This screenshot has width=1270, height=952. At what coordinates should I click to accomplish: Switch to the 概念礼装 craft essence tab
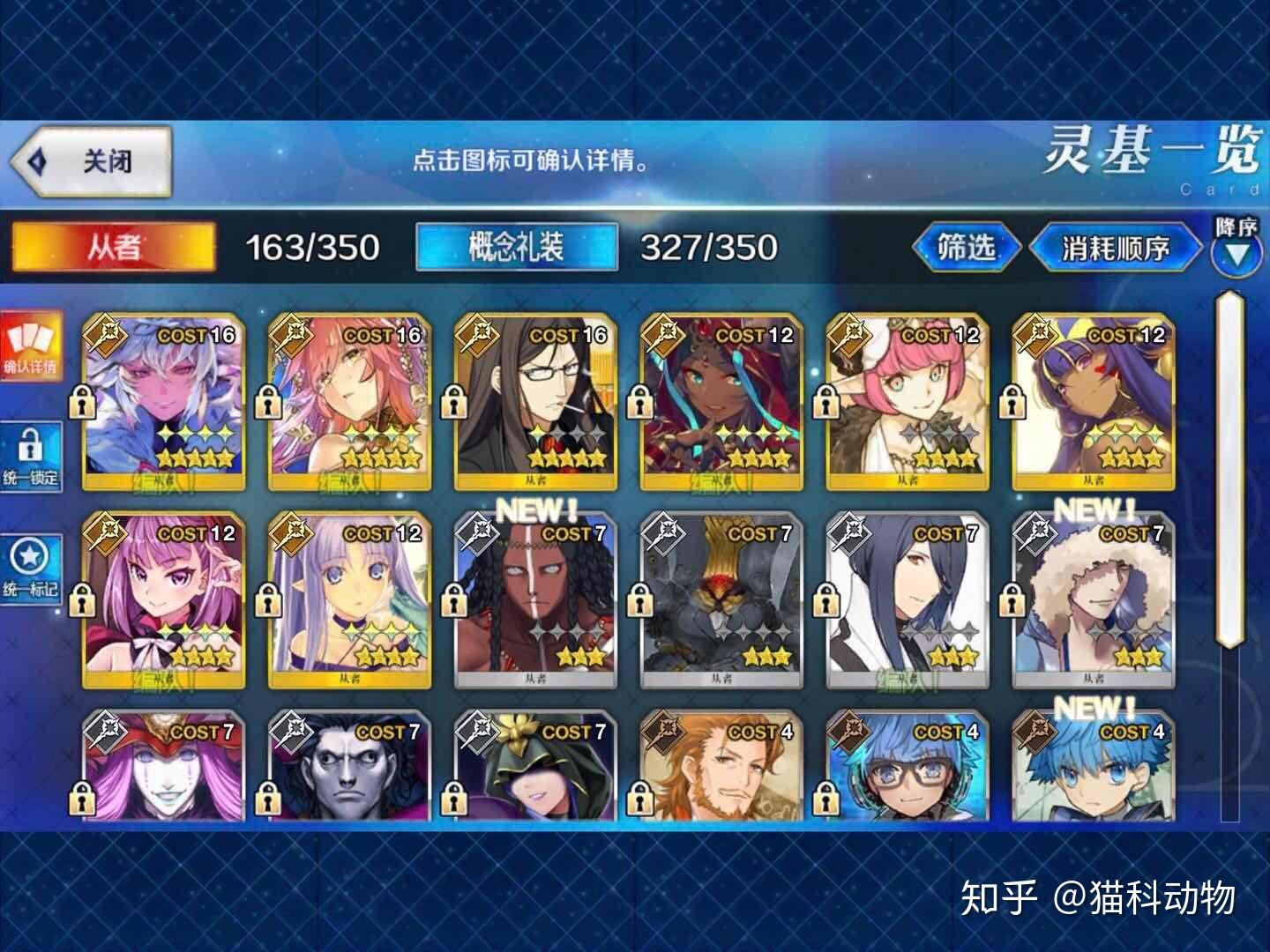(x=518, y=248)
